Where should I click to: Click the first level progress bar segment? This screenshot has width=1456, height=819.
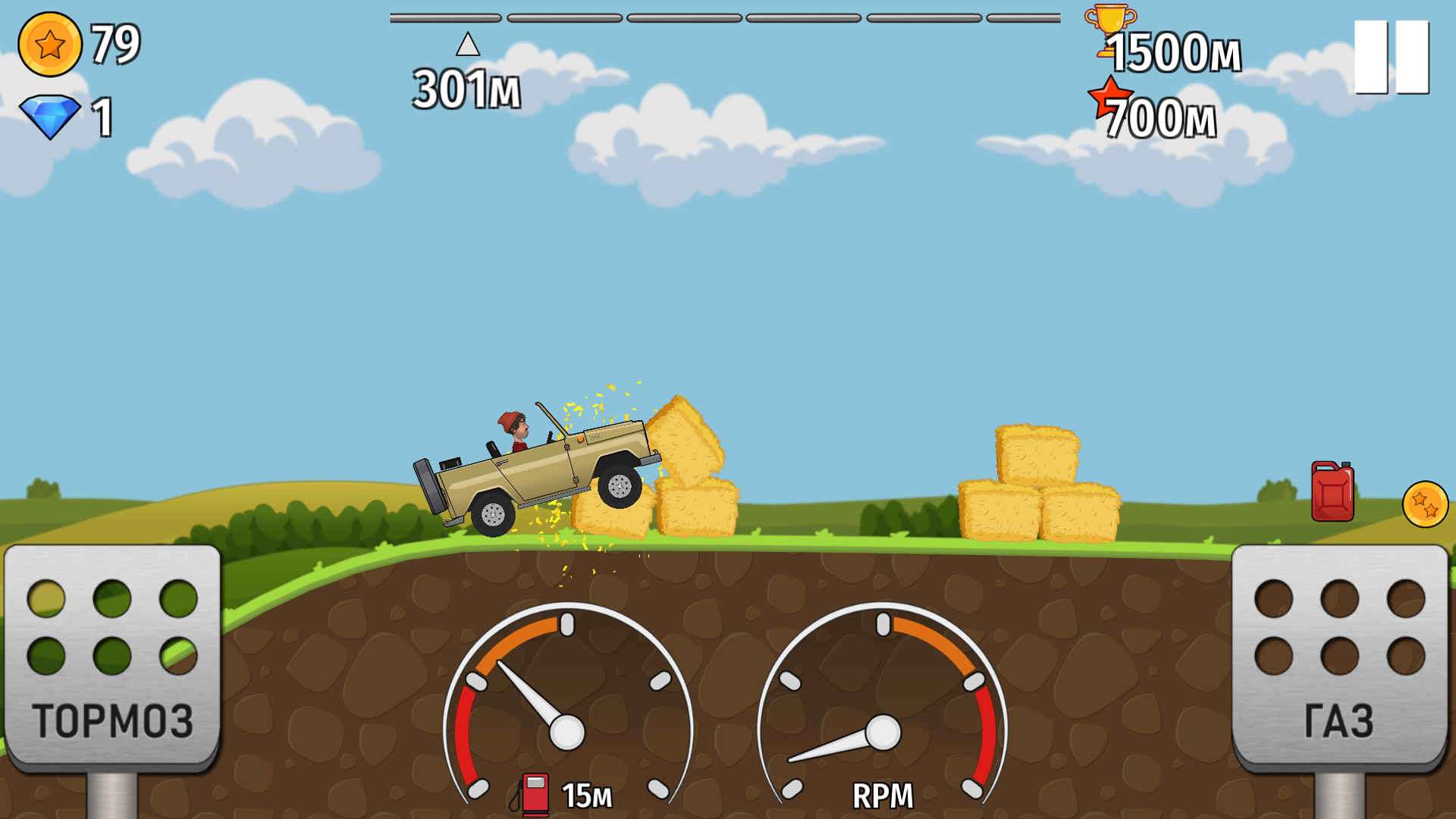pyautogui.click(x=444, y=17)
